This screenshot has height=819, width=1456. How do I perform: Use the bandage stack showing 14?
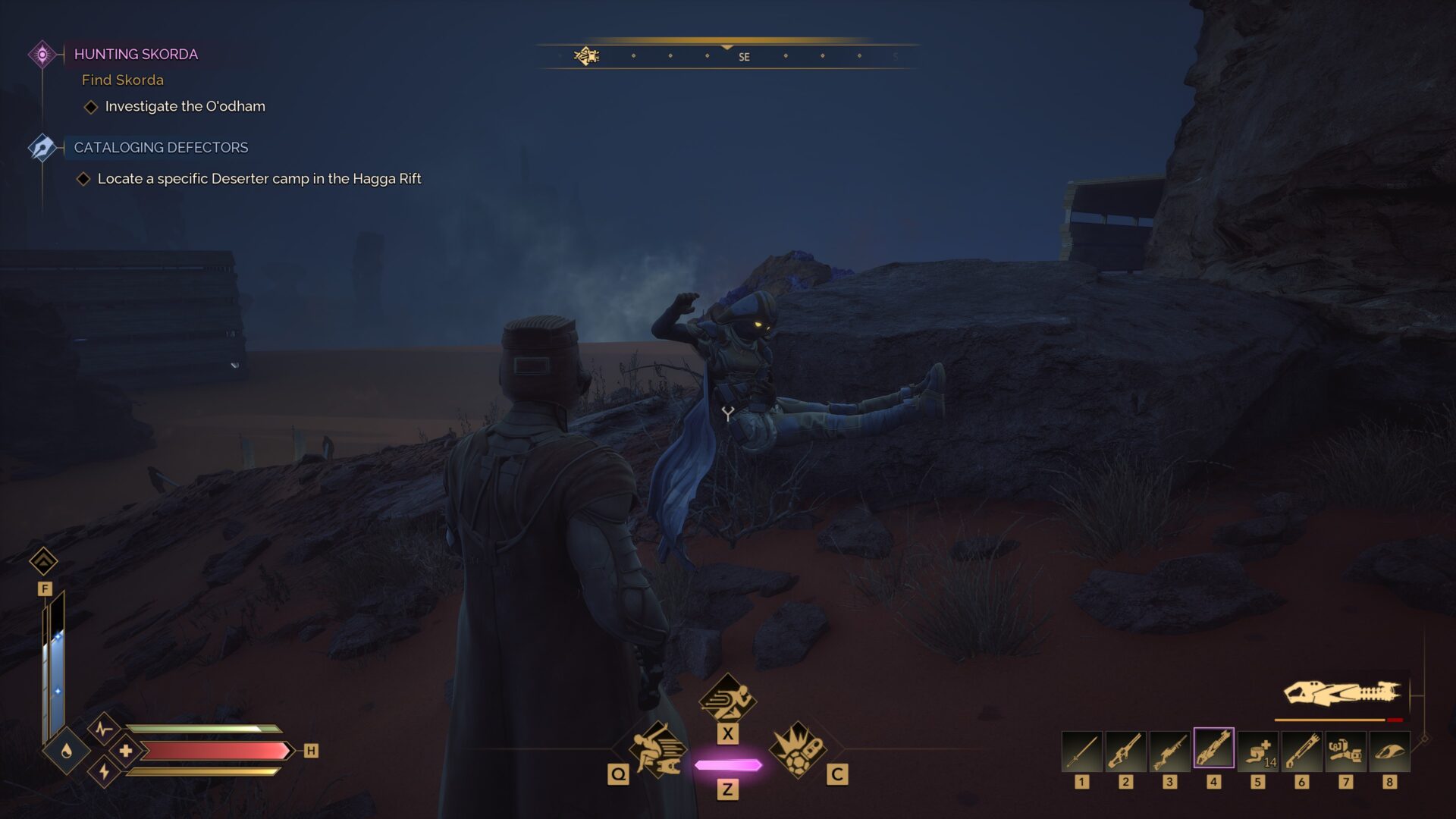(x=1257, y=750)
